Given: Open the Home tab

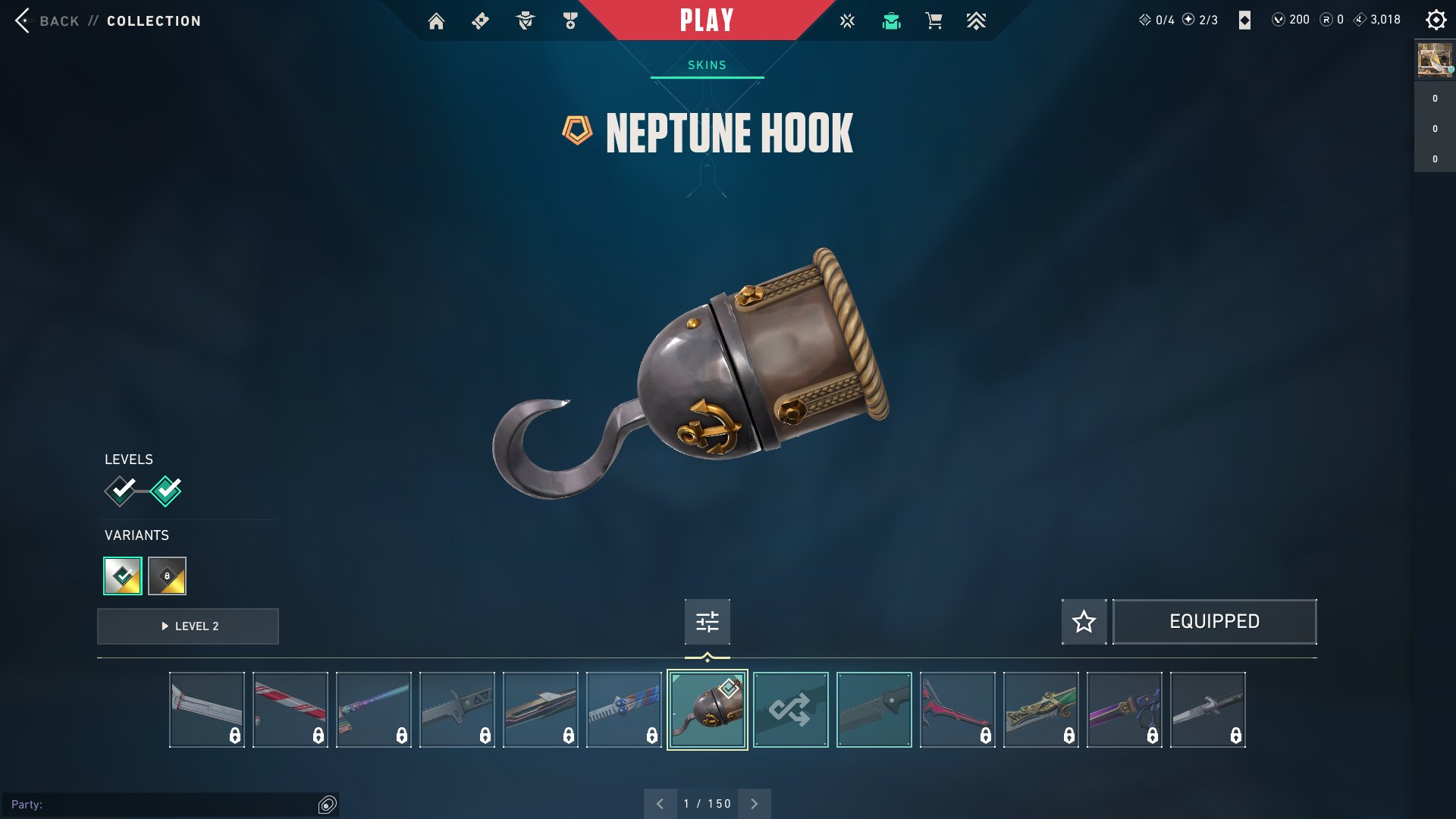Looking at the screenshot, I should click(x=436, y=21).
